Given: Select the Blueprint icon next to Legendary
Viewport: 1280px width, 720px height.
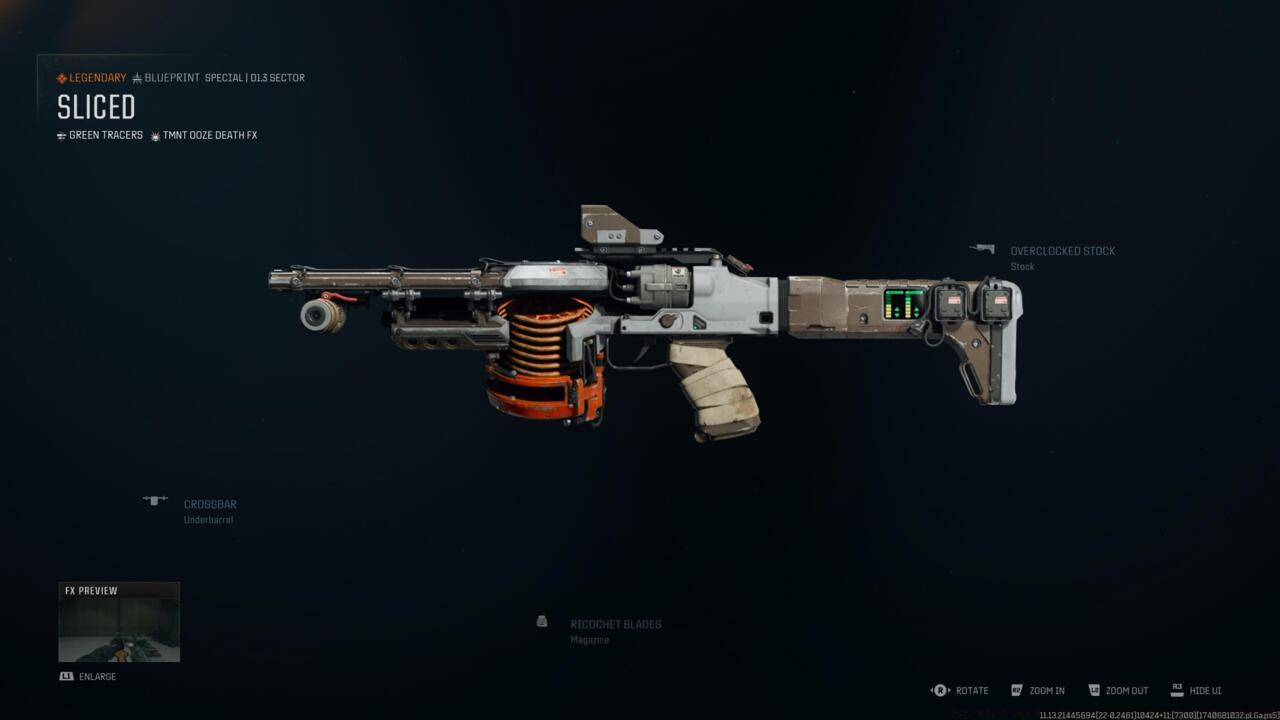Looking at the screenshot, I should point(135,77).
